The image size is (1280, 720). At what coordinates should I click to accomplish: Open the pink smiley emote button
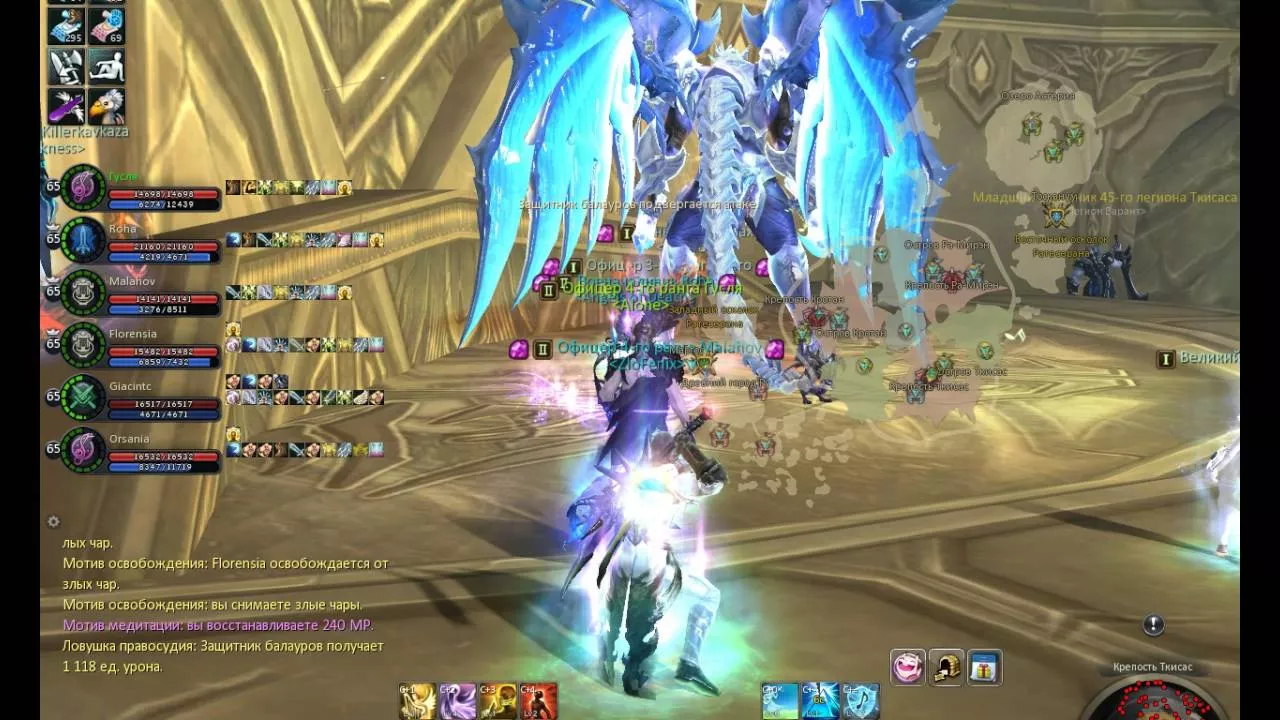(x=908, y=667)
